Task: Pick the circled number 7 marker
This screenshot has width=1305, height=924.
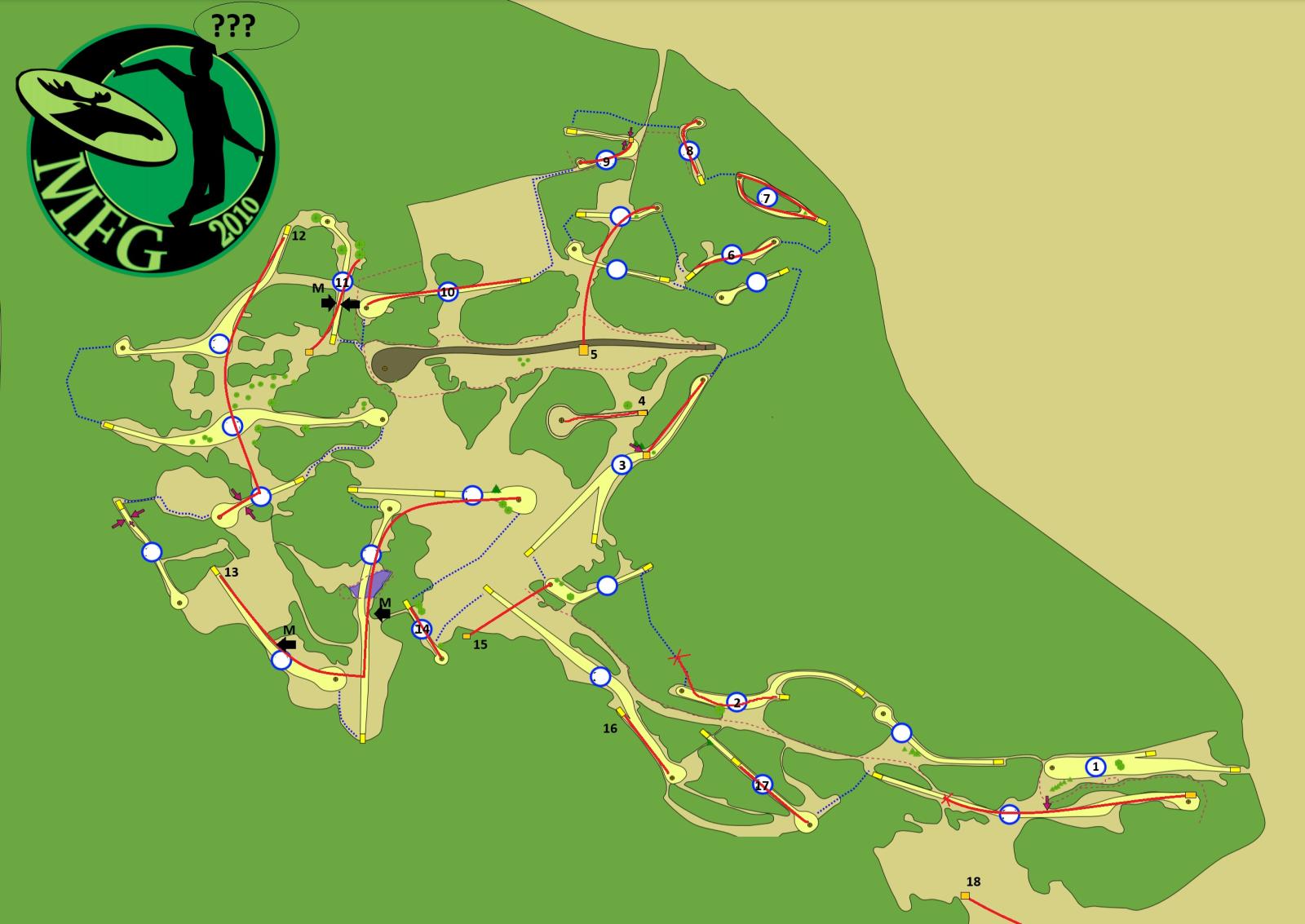Action: pyautogui.click(x=765, y=197)
